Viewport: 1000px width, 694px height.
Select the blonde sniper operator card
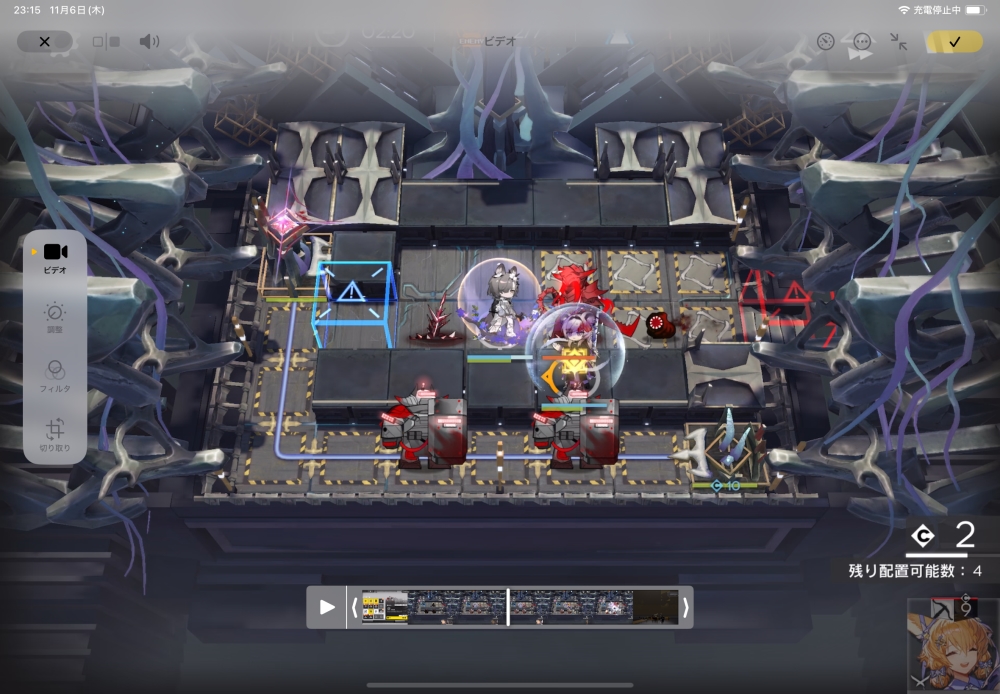point(953,645)
